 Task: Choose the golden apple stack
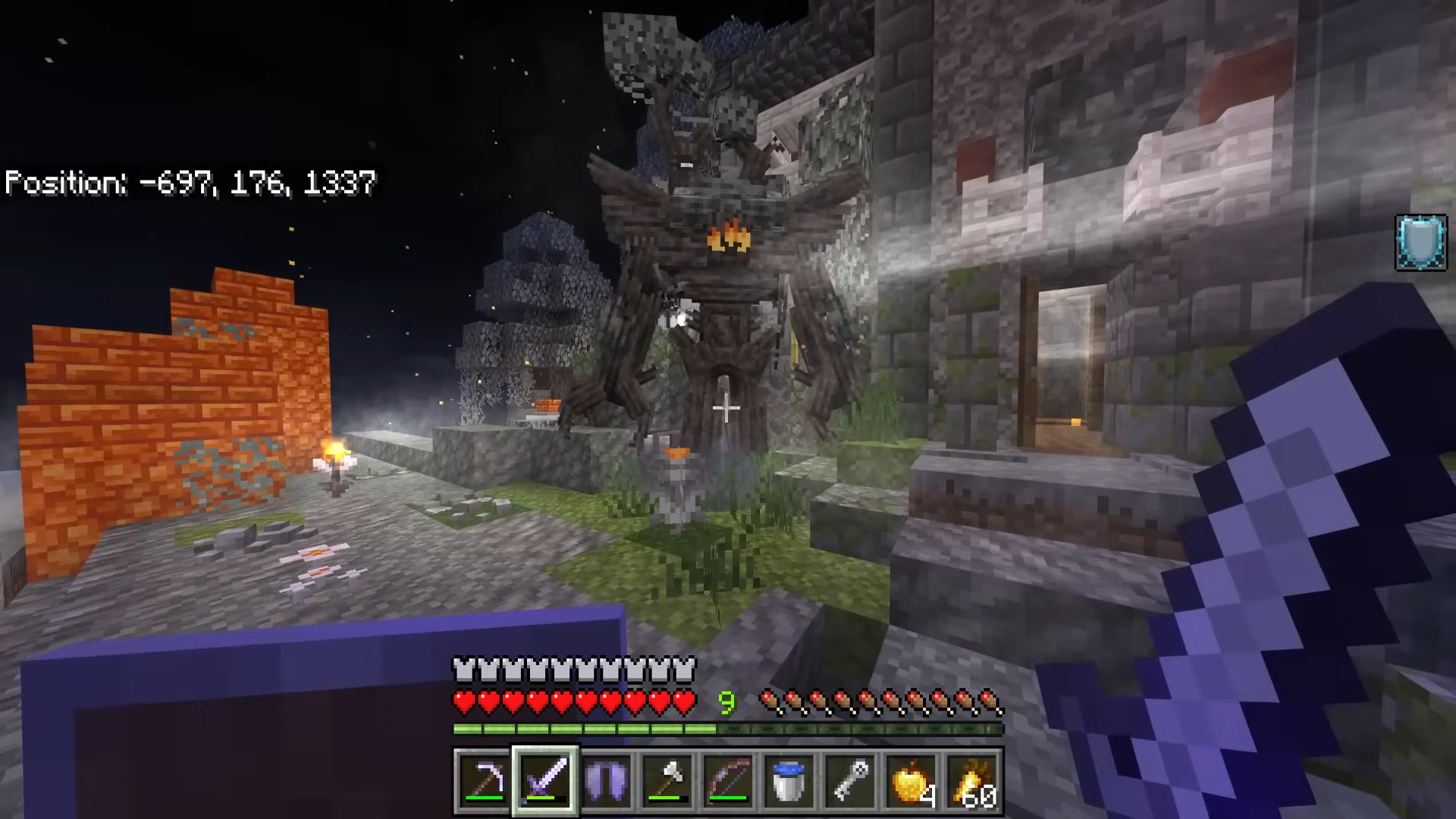(x=910, y=780)
